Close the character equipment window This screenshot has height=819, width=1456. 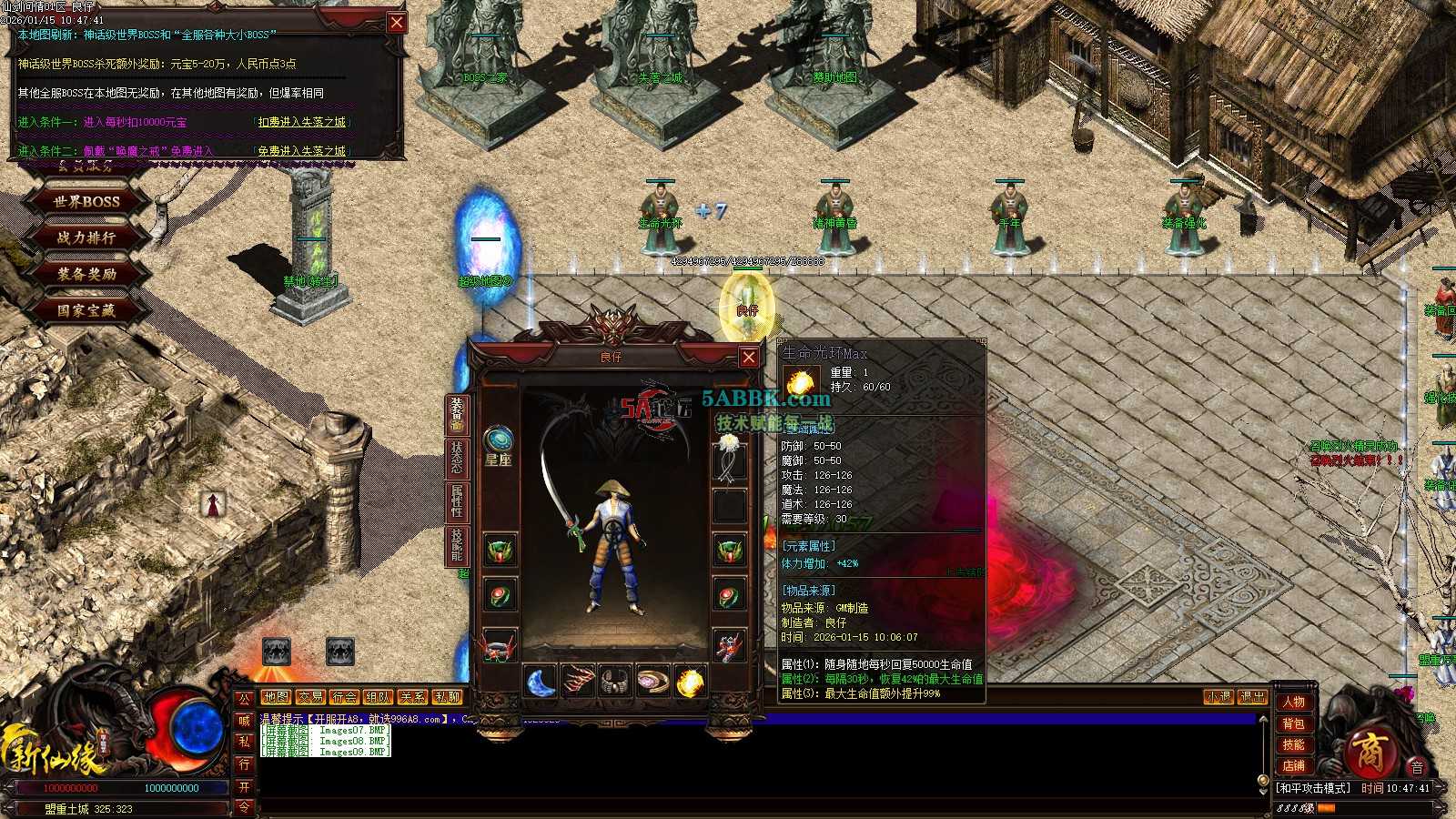(748, 357)
